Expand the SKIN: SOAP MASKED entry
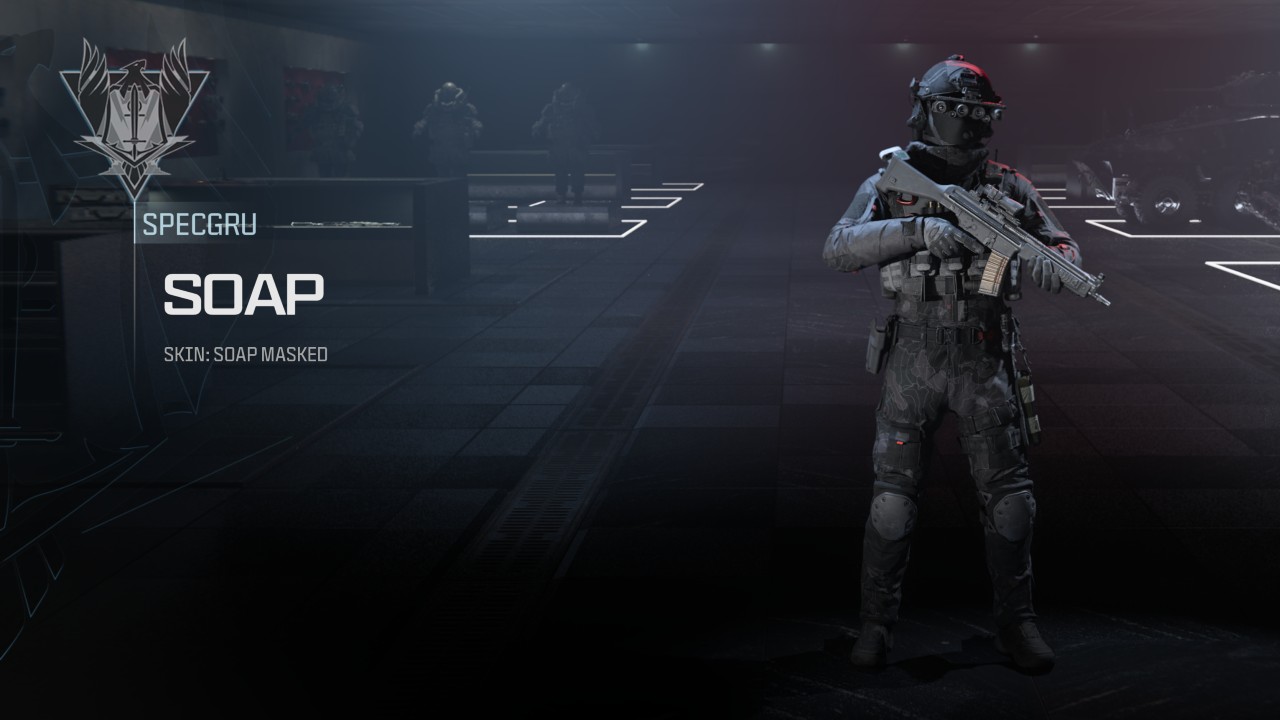This screenshot has height=720, width=1280. click(248, 352)
